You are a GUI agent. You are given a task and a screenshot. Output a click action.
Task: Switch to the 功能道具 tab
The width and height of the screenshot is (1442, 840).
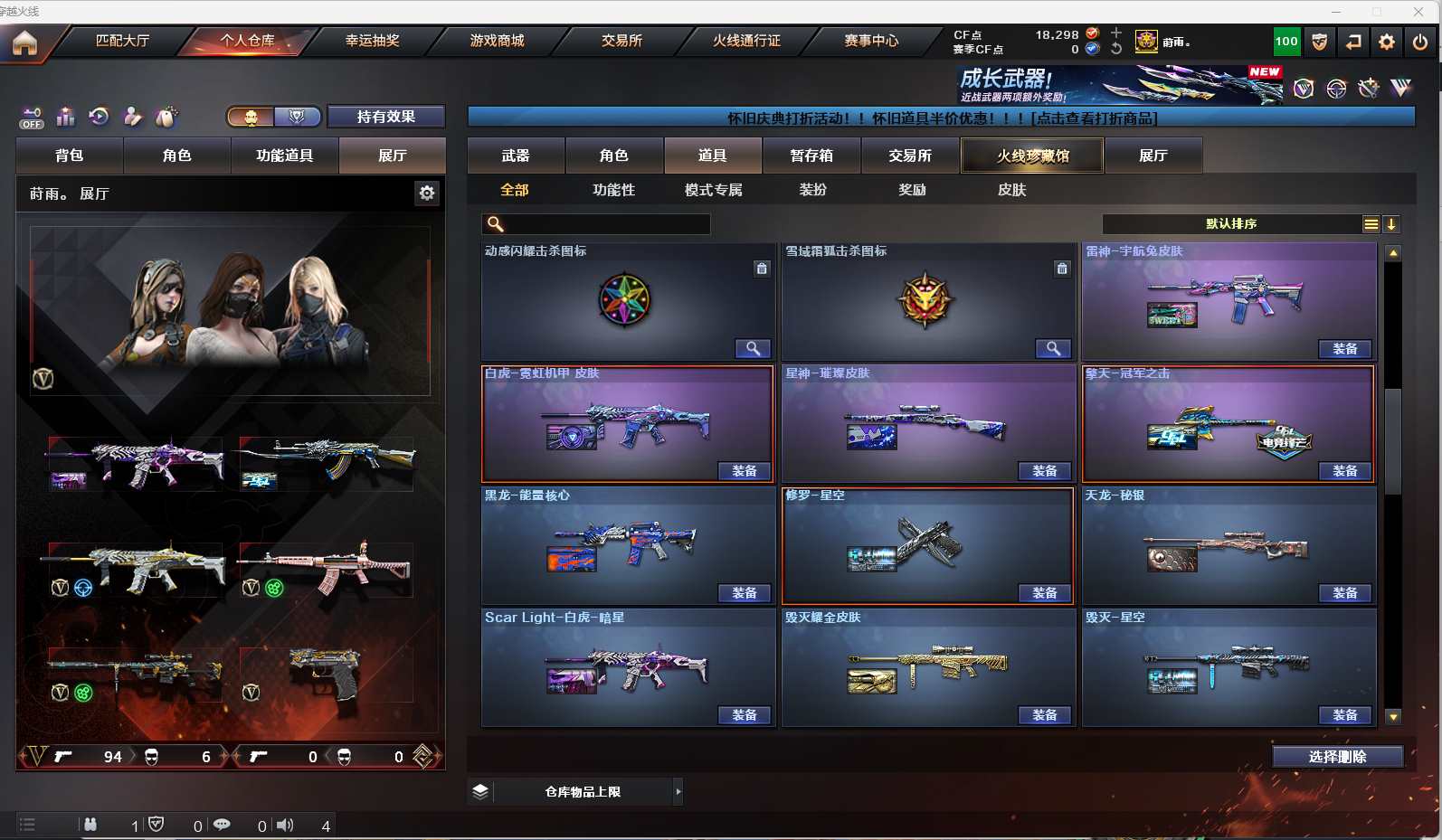[285, 156]
